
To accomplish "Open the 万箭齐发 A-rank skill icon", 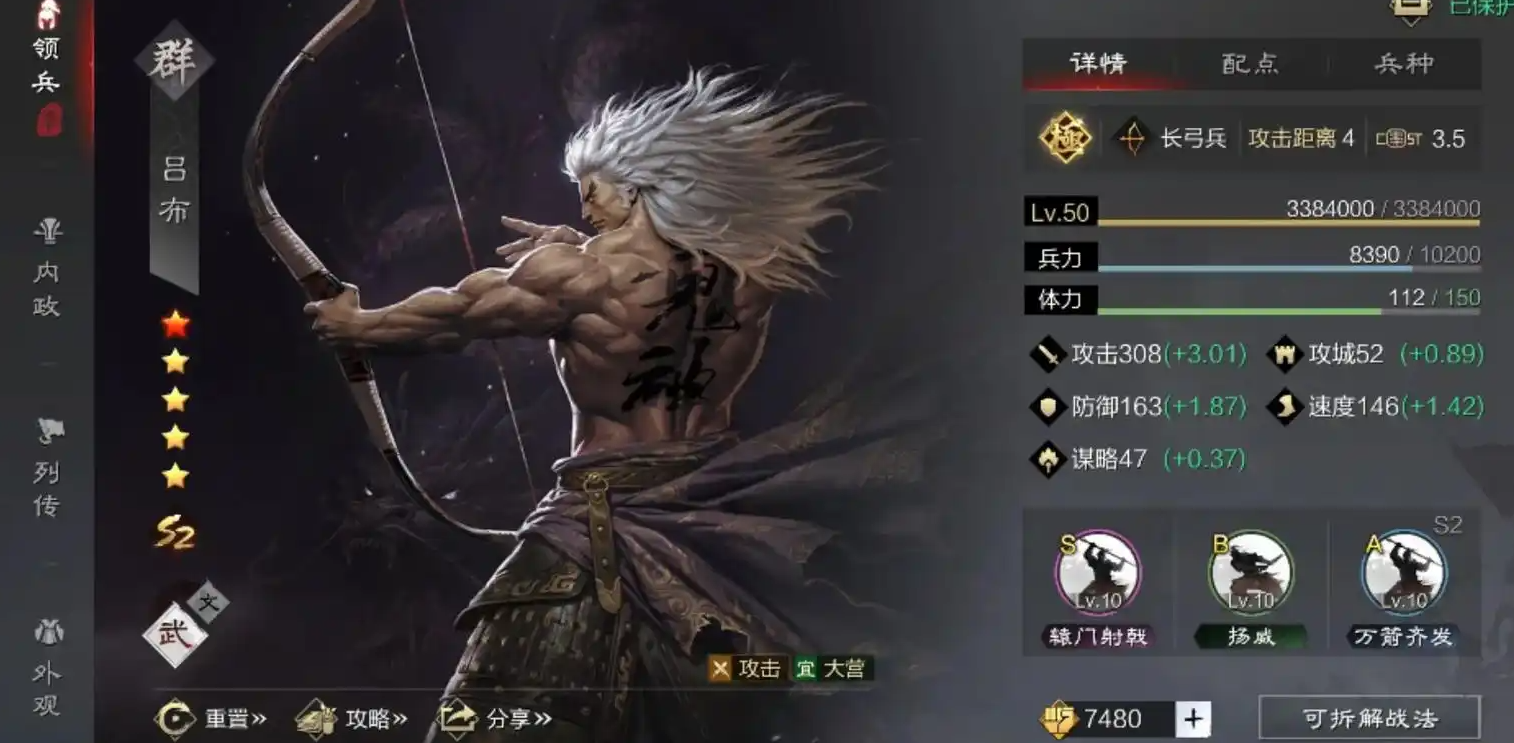I will (x=1404, y=572).
